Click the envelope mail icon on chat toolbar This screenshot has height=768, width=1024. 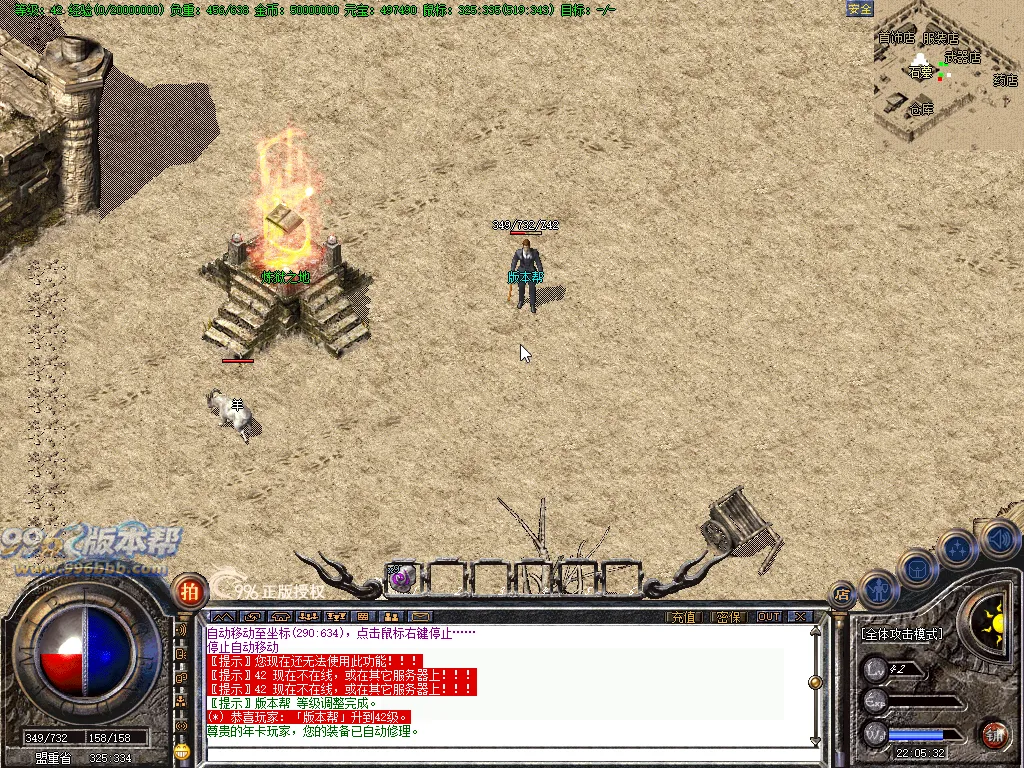(x=420, y=617)
